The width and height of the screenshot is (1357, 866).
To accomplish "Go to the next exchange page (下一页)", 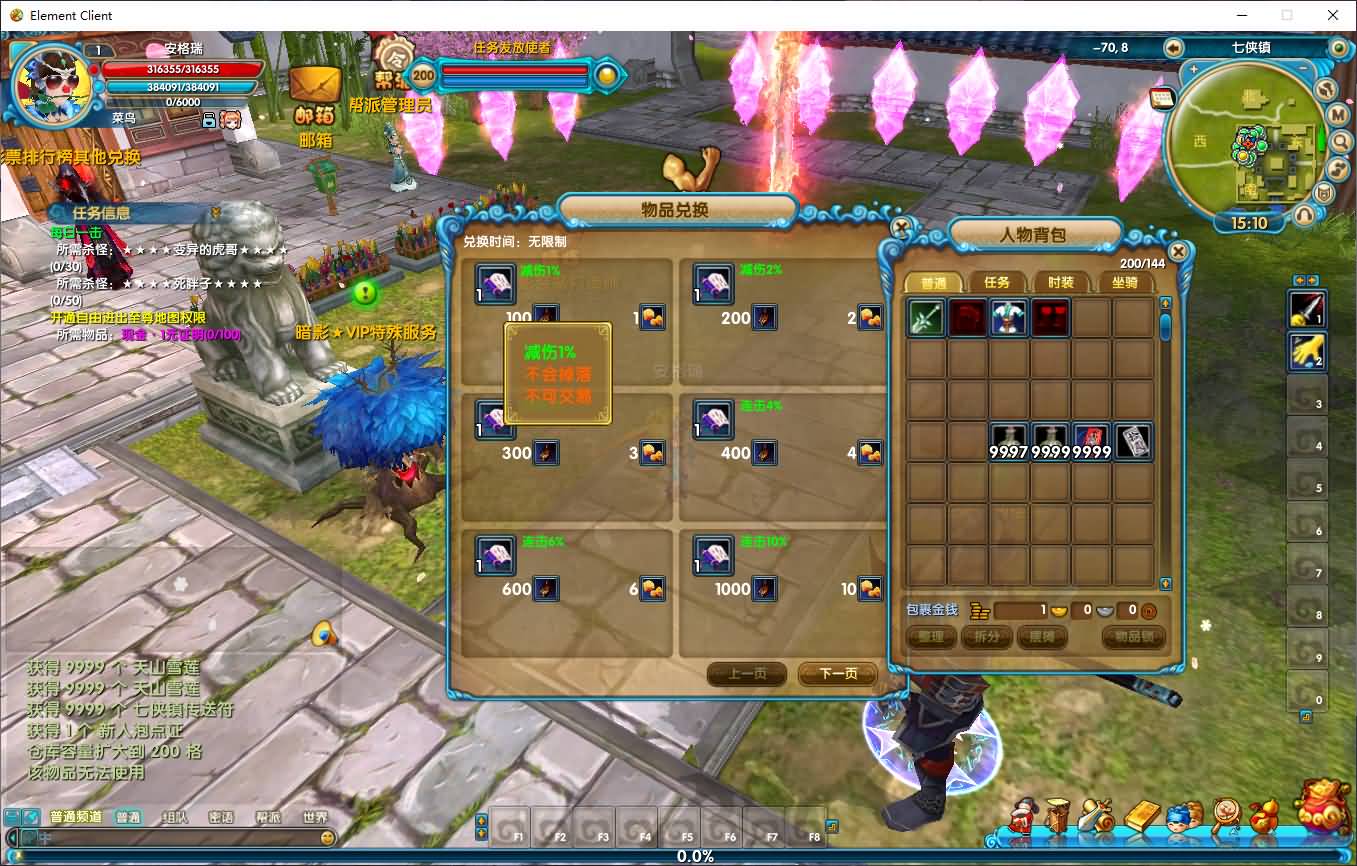I will coord(837,674).
